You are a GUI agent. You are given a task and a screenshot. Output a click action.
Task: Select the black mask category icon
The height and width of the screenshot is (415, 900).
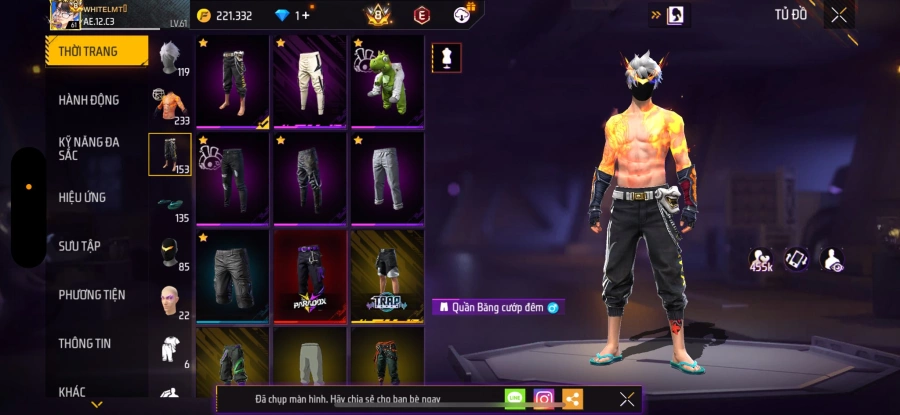(x=169, y=251)
